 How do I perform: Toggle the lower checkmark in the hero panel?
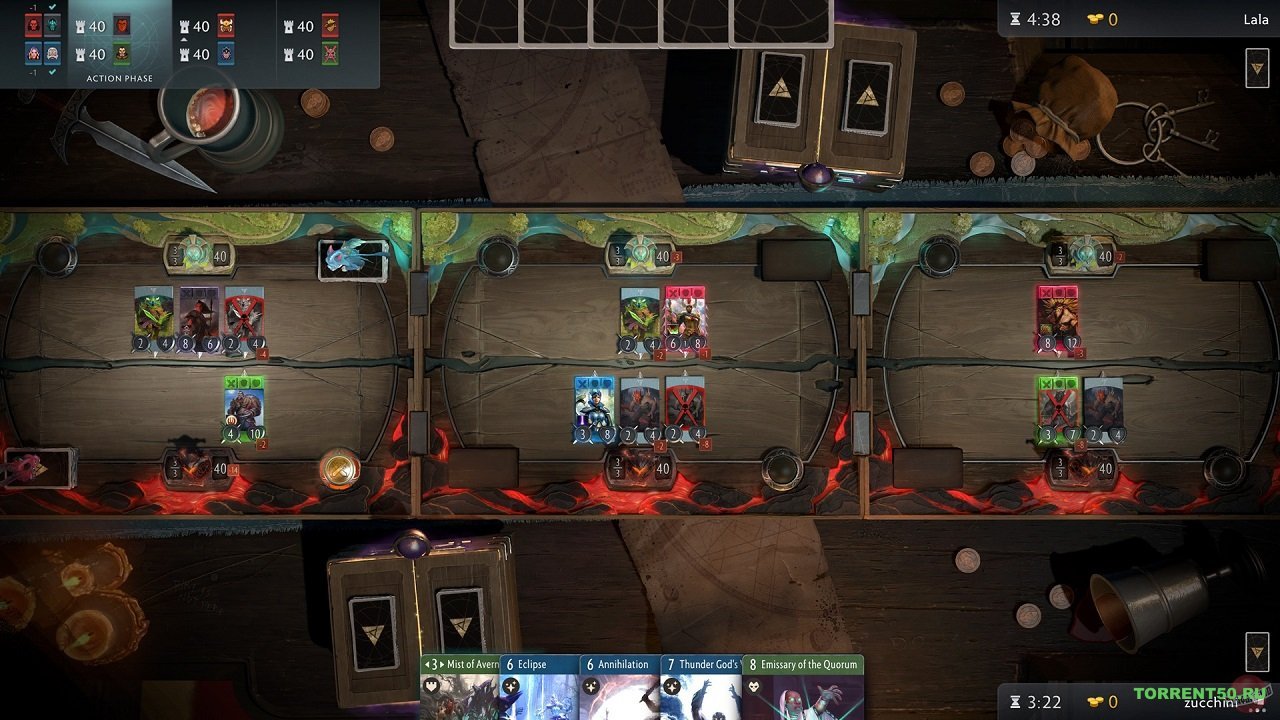pyautogui.click(x=52, y=71)
